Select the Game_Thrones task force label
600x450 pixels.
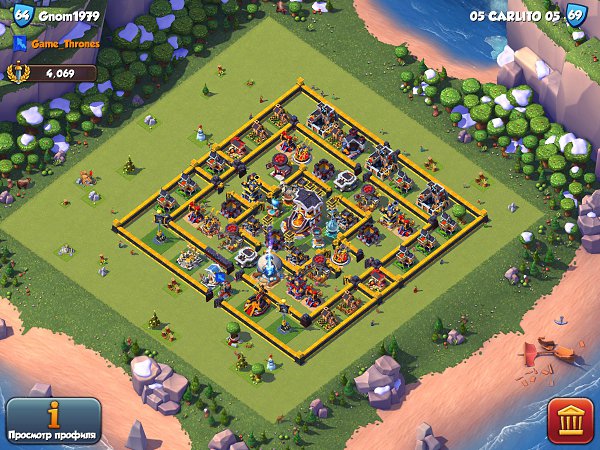click(x=62, y=44)
